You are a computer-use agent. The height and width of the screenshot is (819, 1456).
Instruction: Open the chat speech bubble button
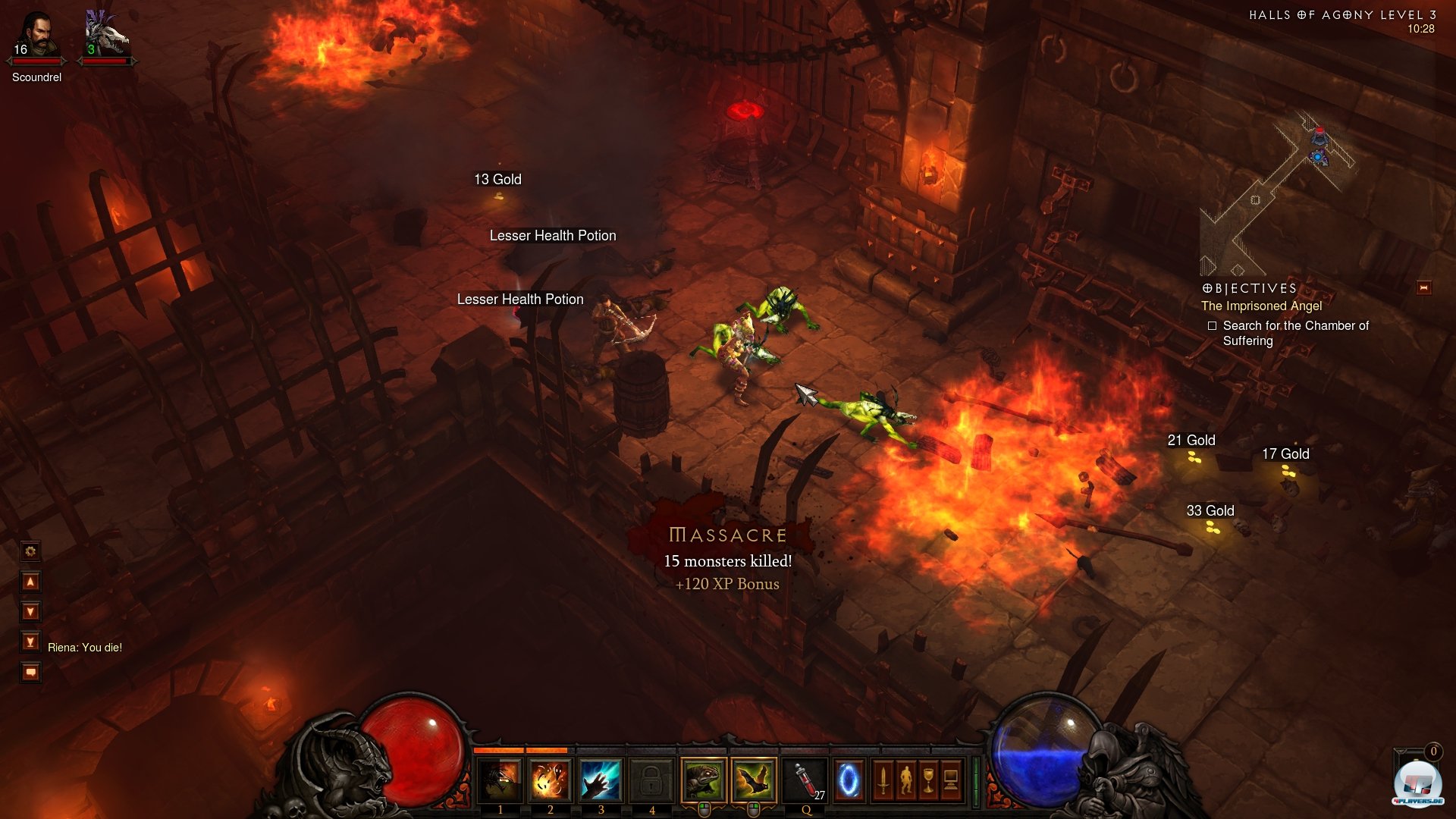30,673
